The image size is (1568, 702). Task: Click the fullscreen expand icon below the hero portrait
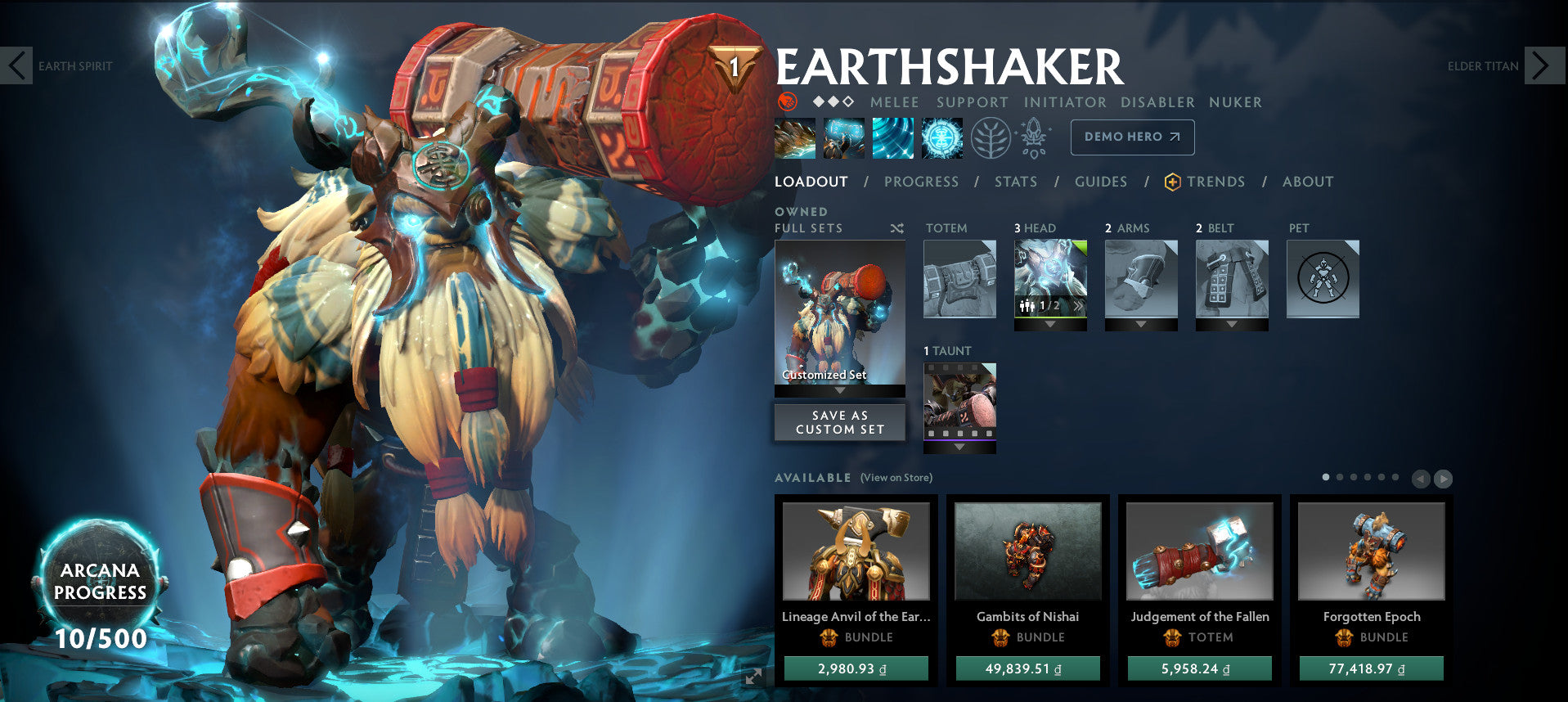[x=753, y=676]
